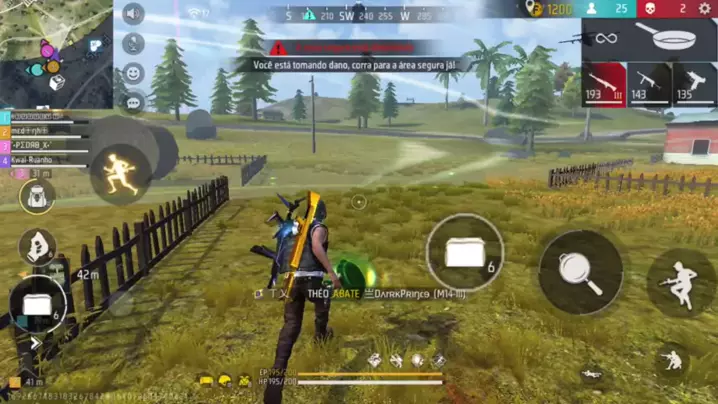
Task: Open the minimap
Action: [55, 52]
